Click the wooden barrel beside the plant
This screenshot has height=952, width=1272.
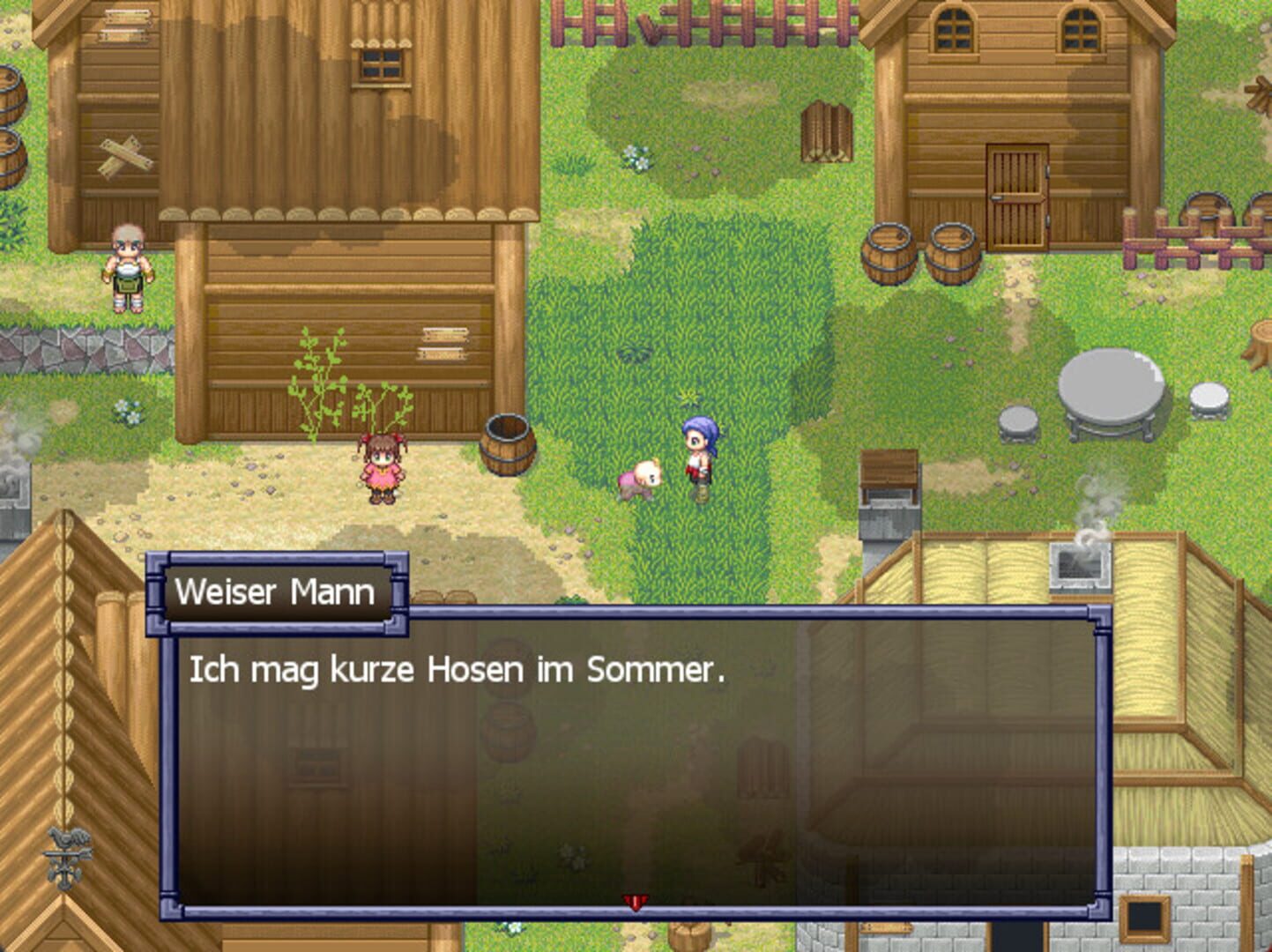pyautogui.click(x=505, y=445)
